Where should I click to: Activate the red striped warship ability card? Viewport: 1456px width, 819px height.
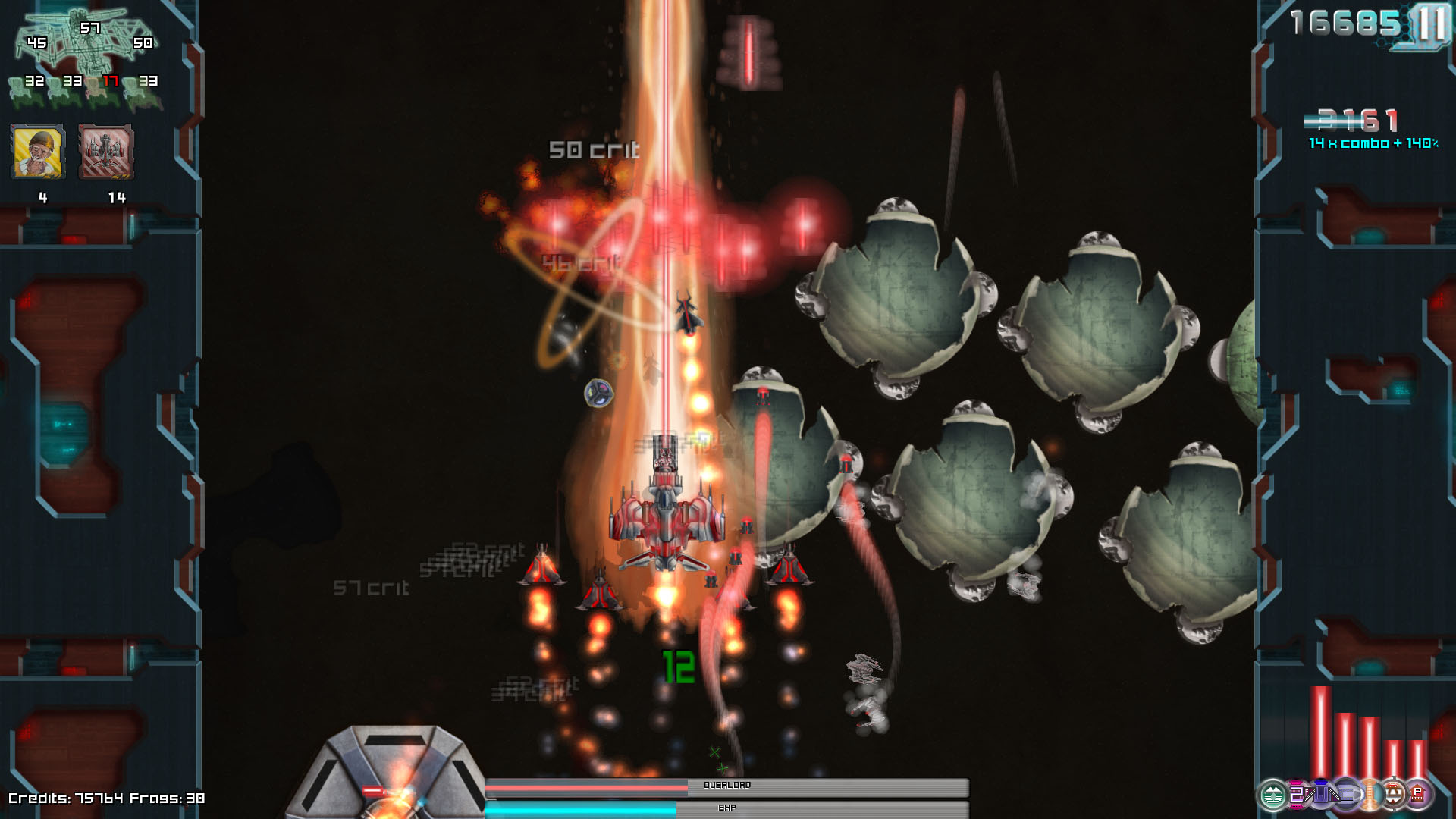tap(106, 152)
